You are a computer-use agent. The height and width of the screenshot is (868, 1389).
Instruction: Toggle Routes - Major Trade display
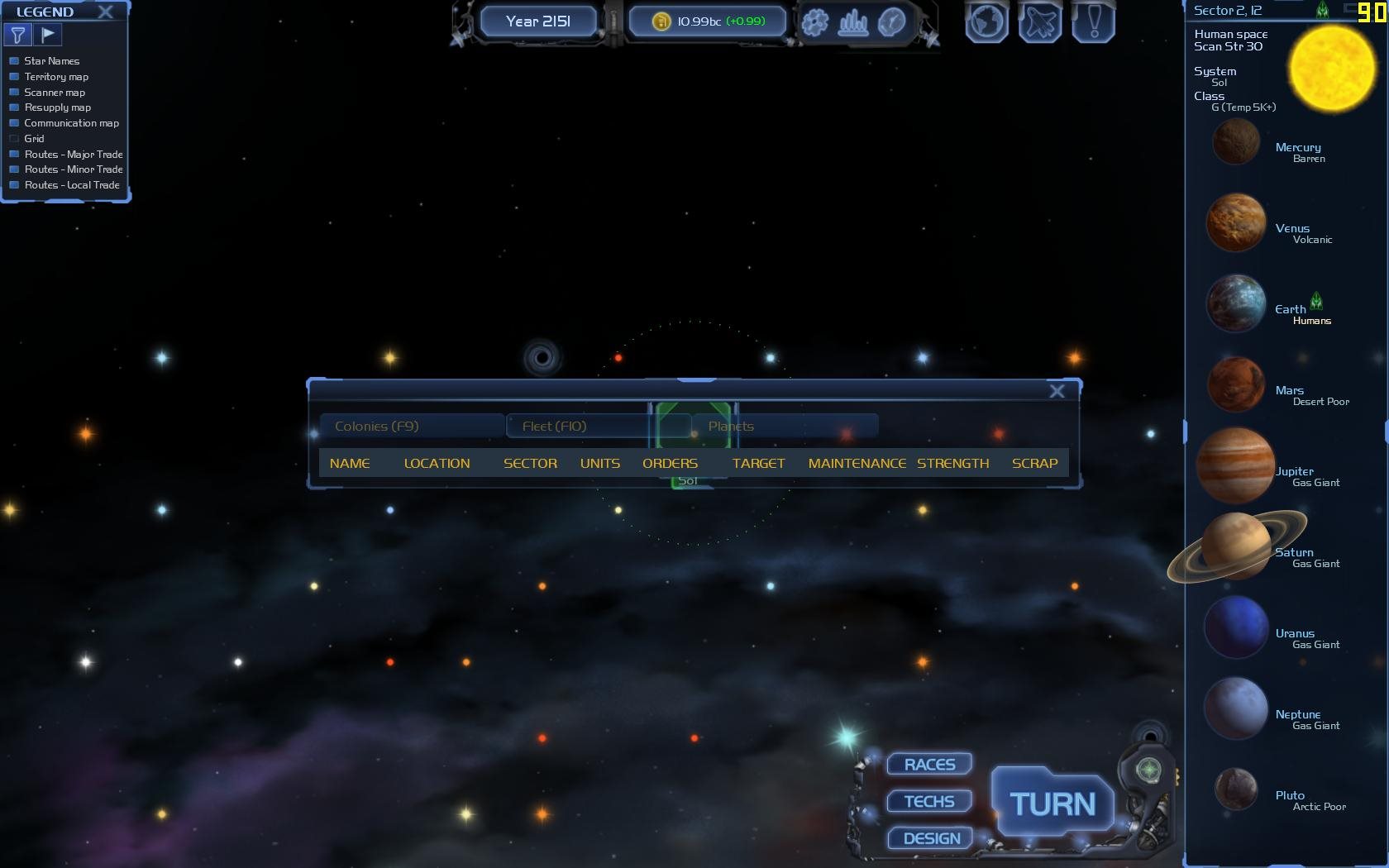14,155
